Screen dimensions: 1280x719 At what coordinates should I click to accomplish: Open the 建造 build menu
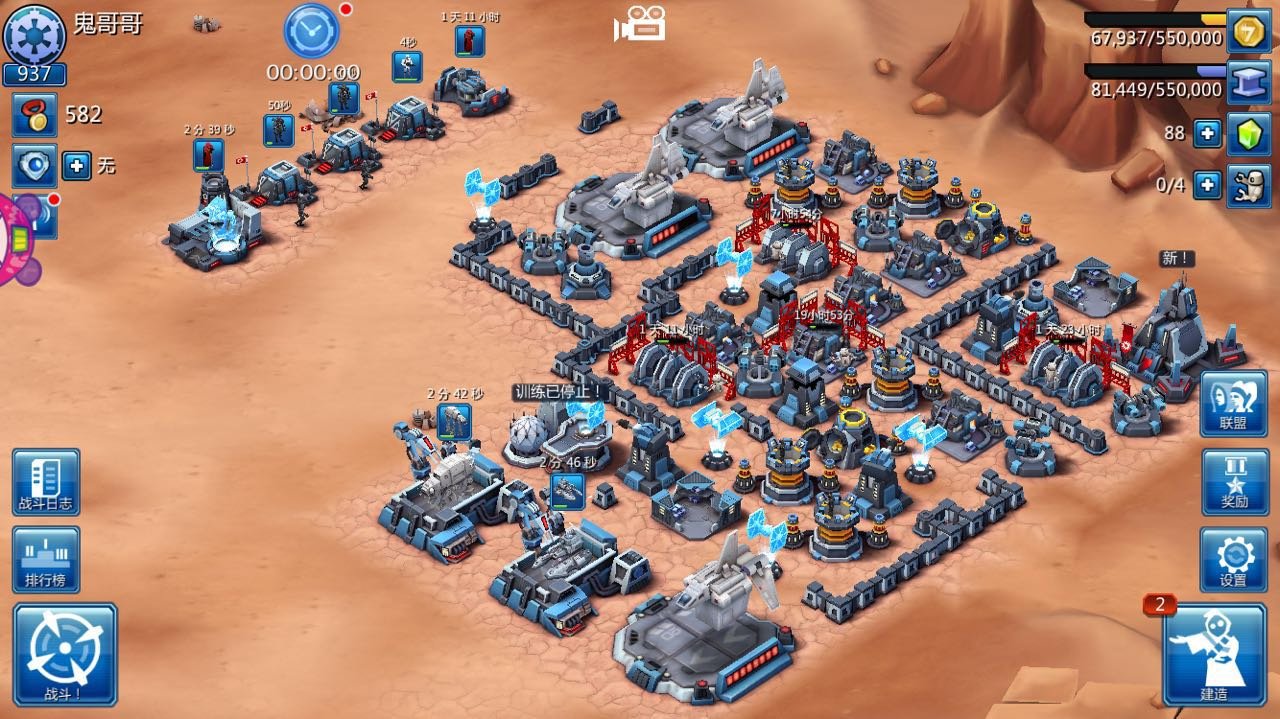(x=1214, y=655)
